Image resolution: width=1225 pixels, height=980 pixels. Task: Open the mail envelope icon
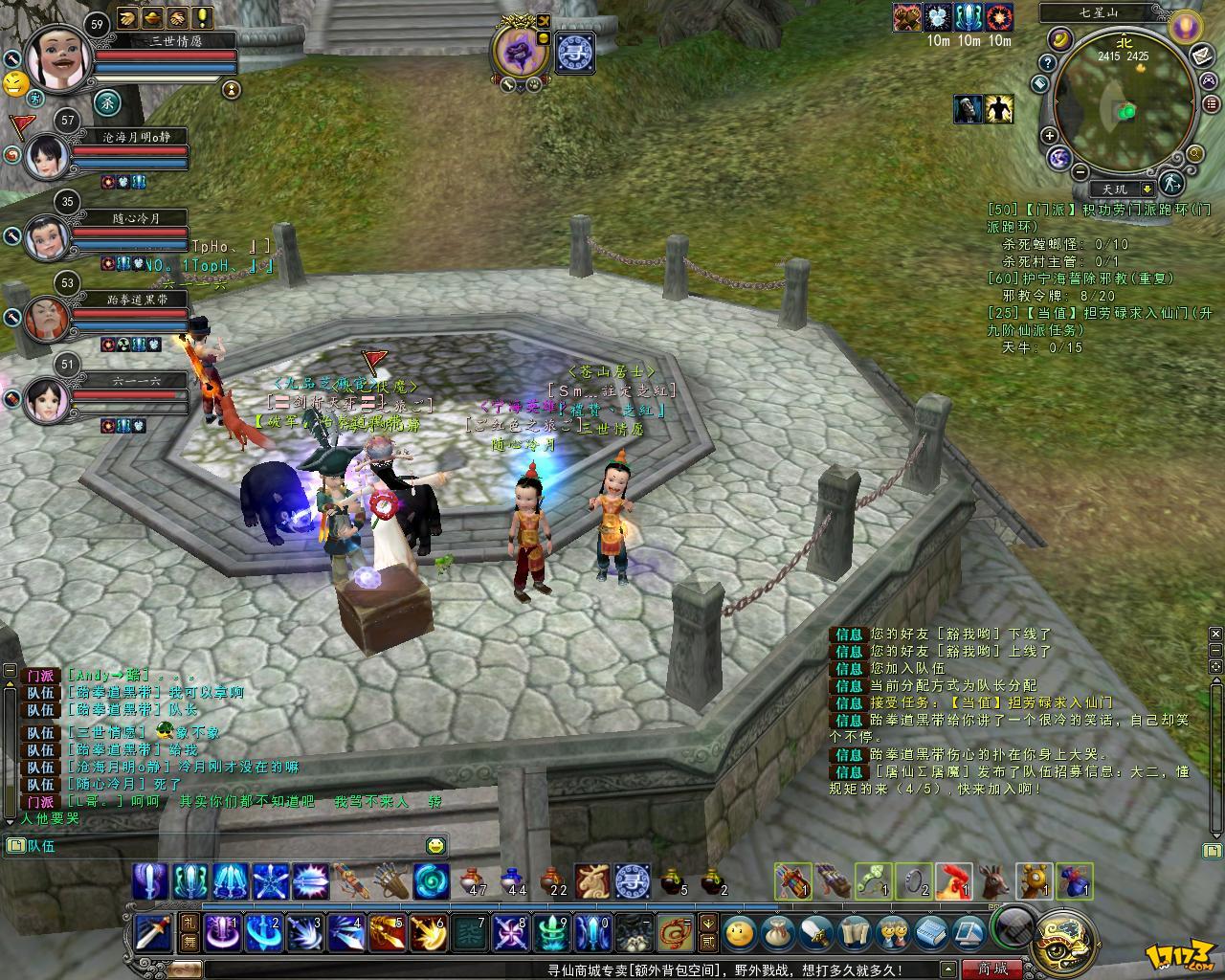(x=1203, y=56)
